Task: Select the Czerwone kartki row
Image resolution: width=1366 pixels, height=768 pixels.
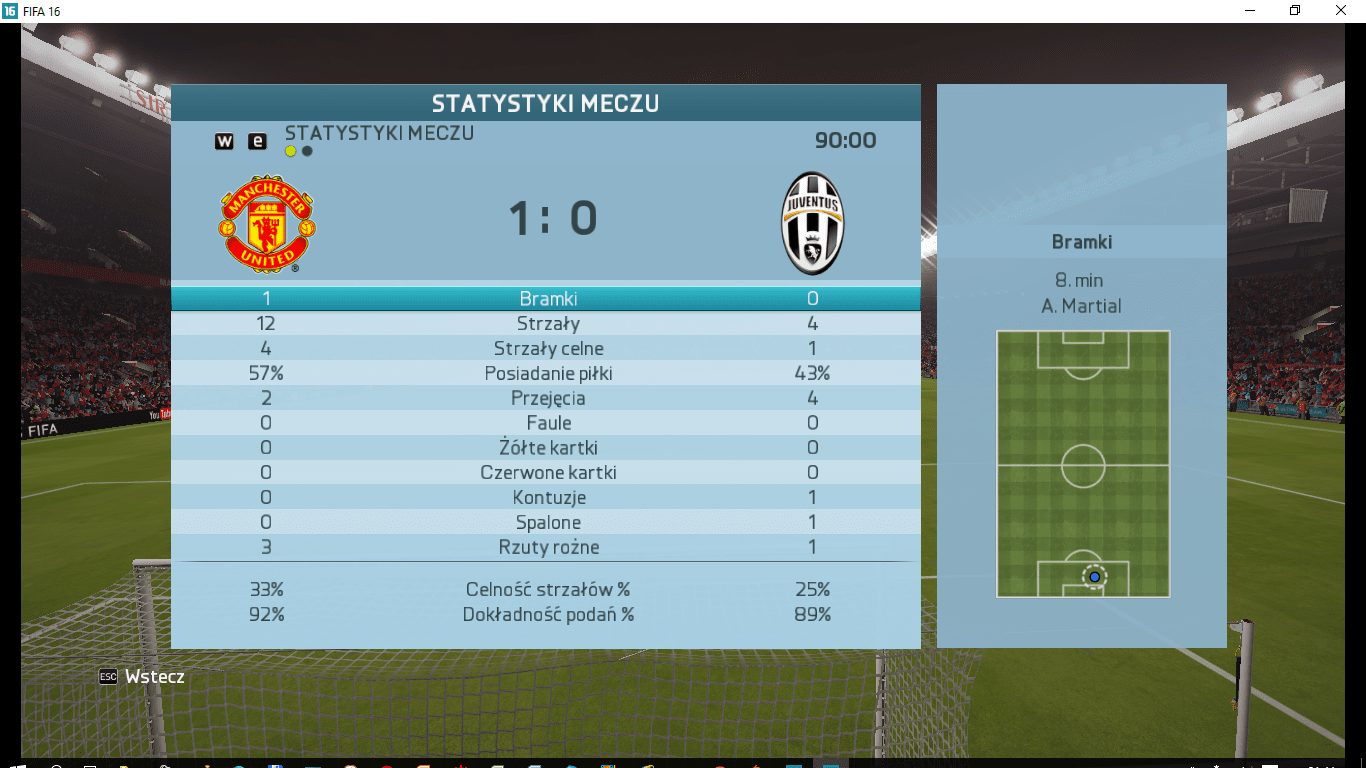Action: [546, 473]
